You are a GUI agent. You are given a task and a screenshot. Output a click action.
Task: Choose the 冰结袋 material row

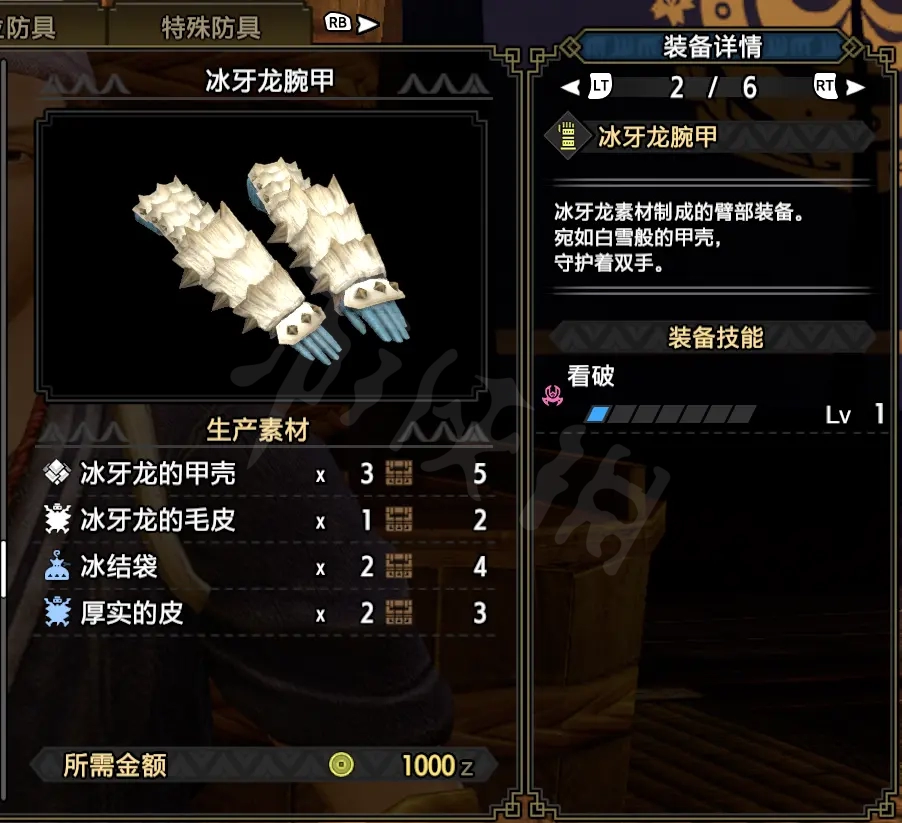coord(265,567)
